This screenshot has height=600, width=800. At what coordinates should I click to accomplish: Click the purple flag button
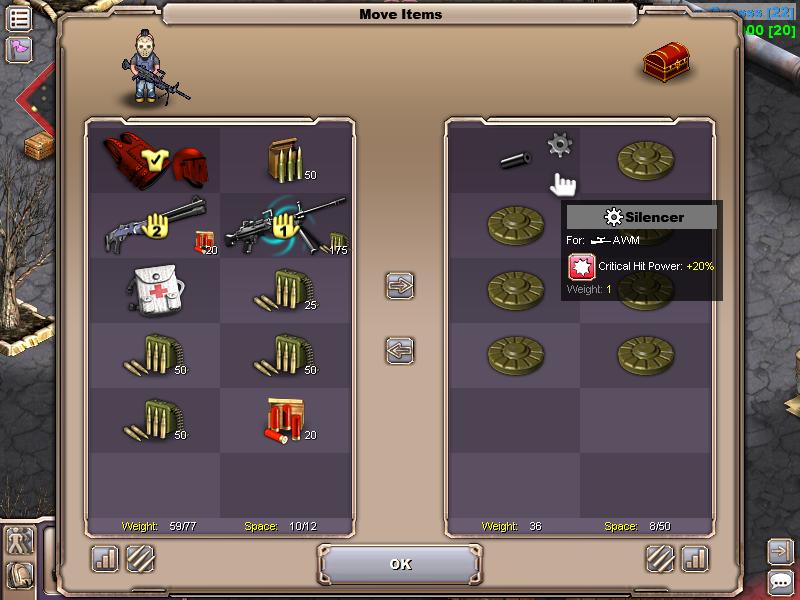point(19,49)
